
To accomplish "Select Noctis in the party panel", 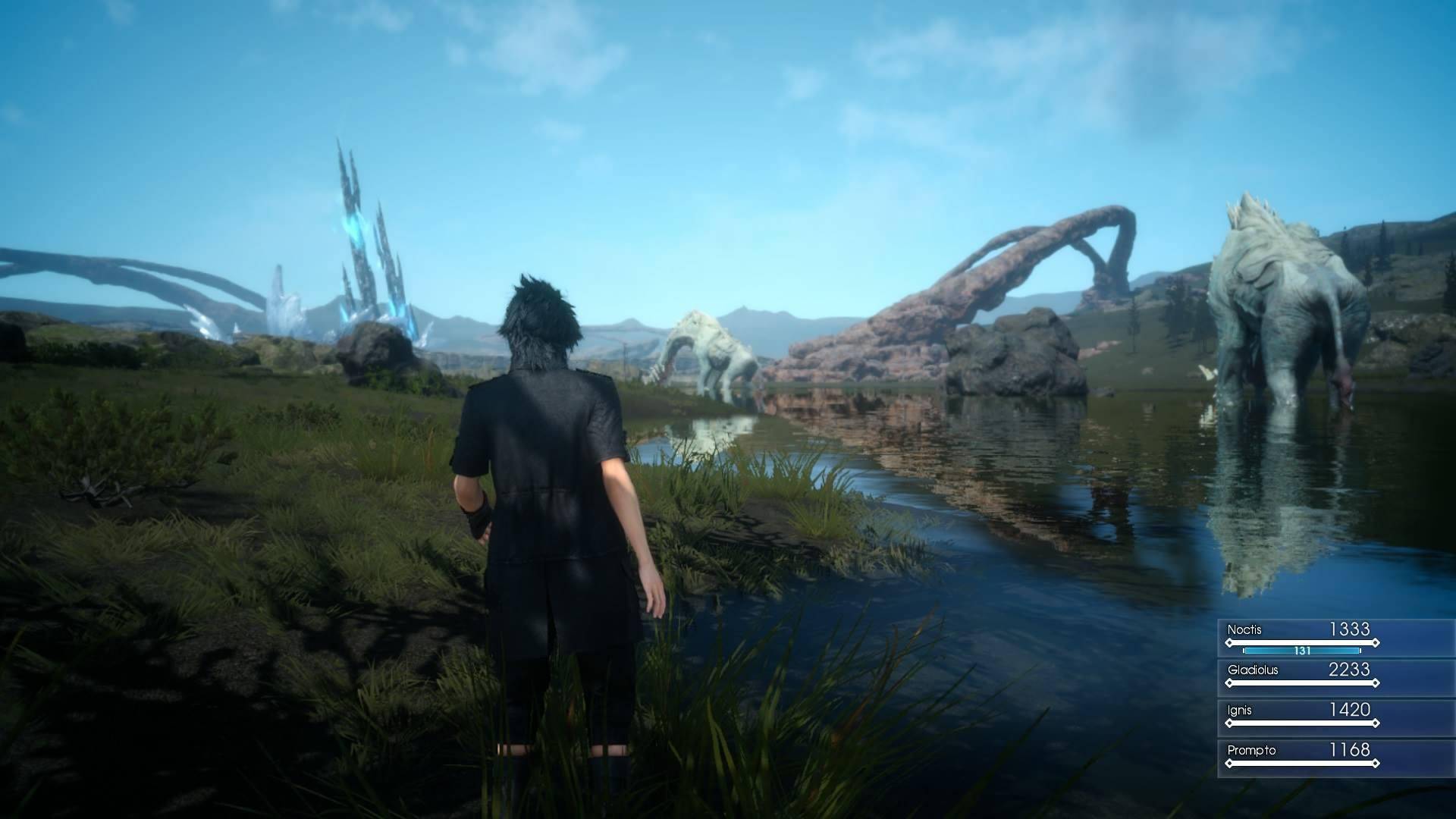I will 1301,637.
